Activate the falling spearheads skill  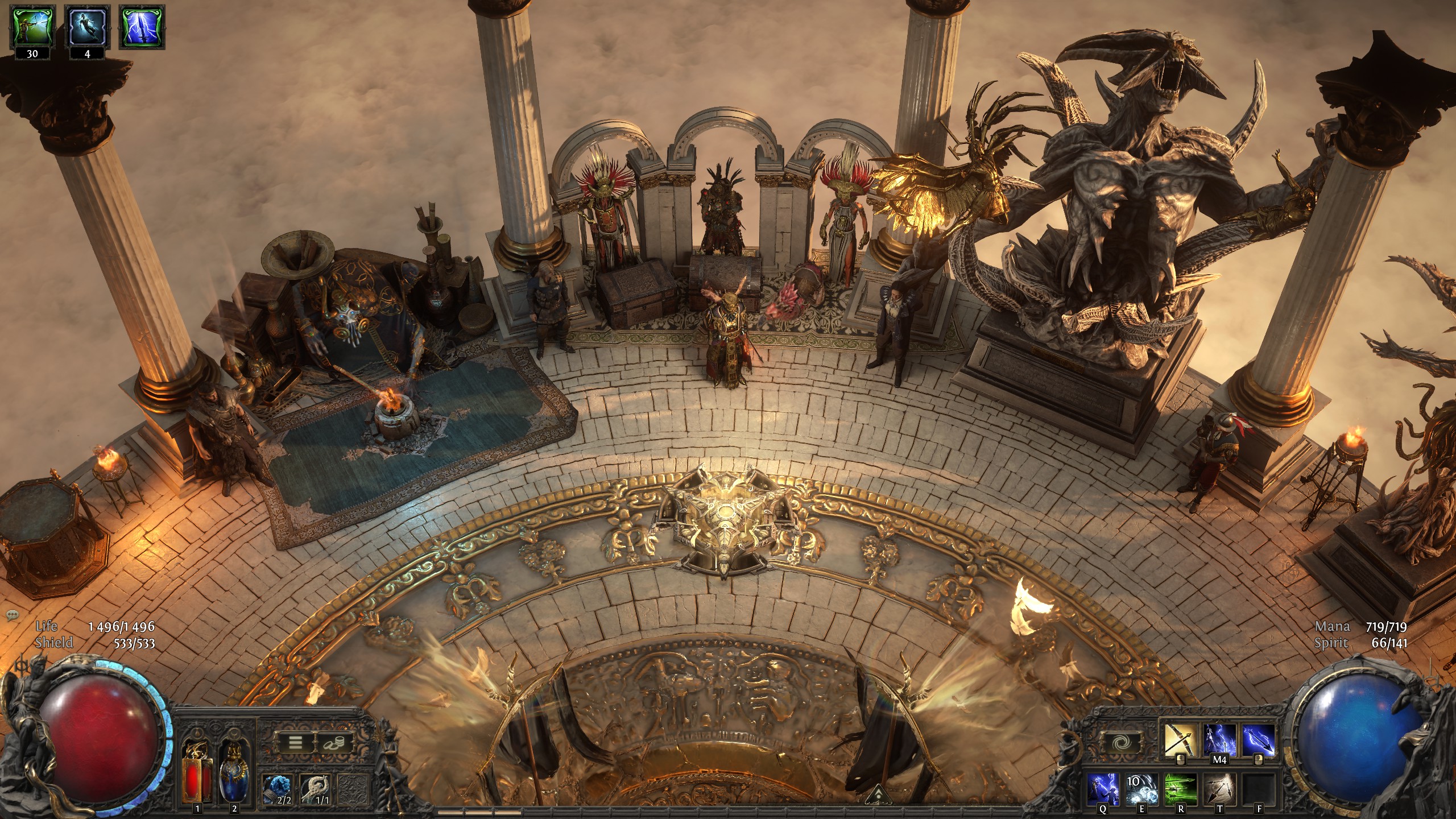coord(1219,789)
